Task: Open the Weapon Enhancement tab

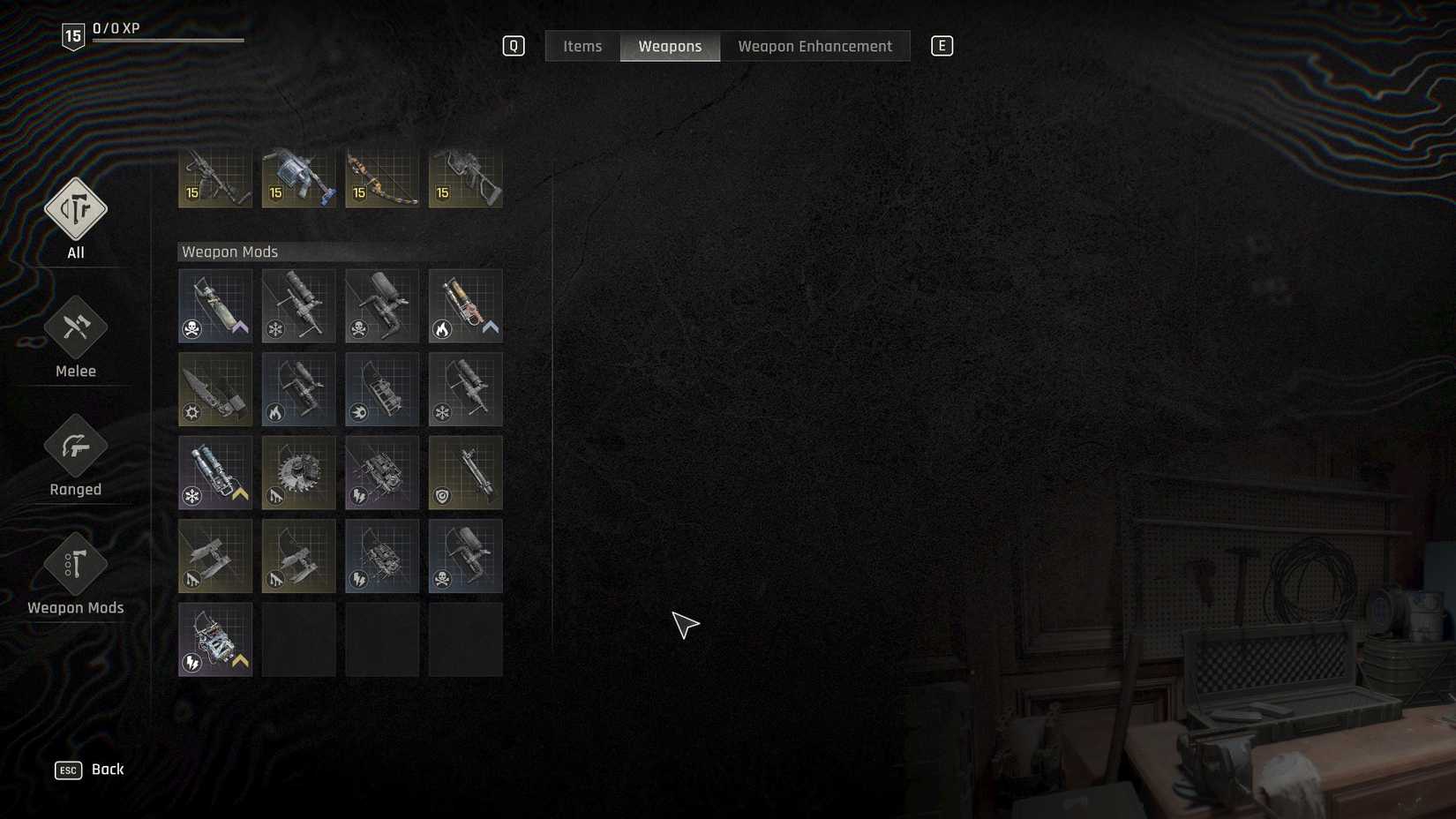Action: tap(814, 46)
